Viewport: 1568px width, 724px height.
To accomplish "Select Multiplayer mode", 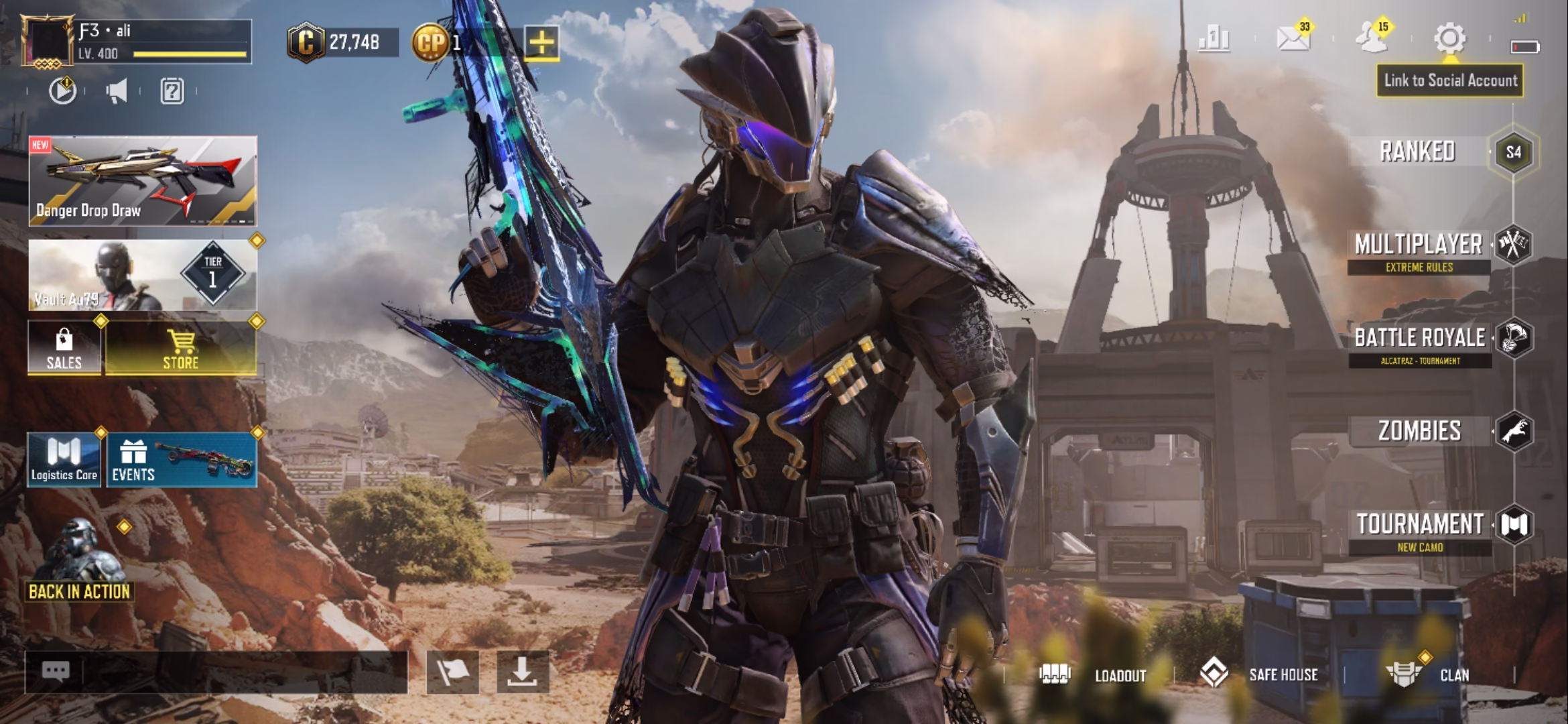I will coord(1419,245).
